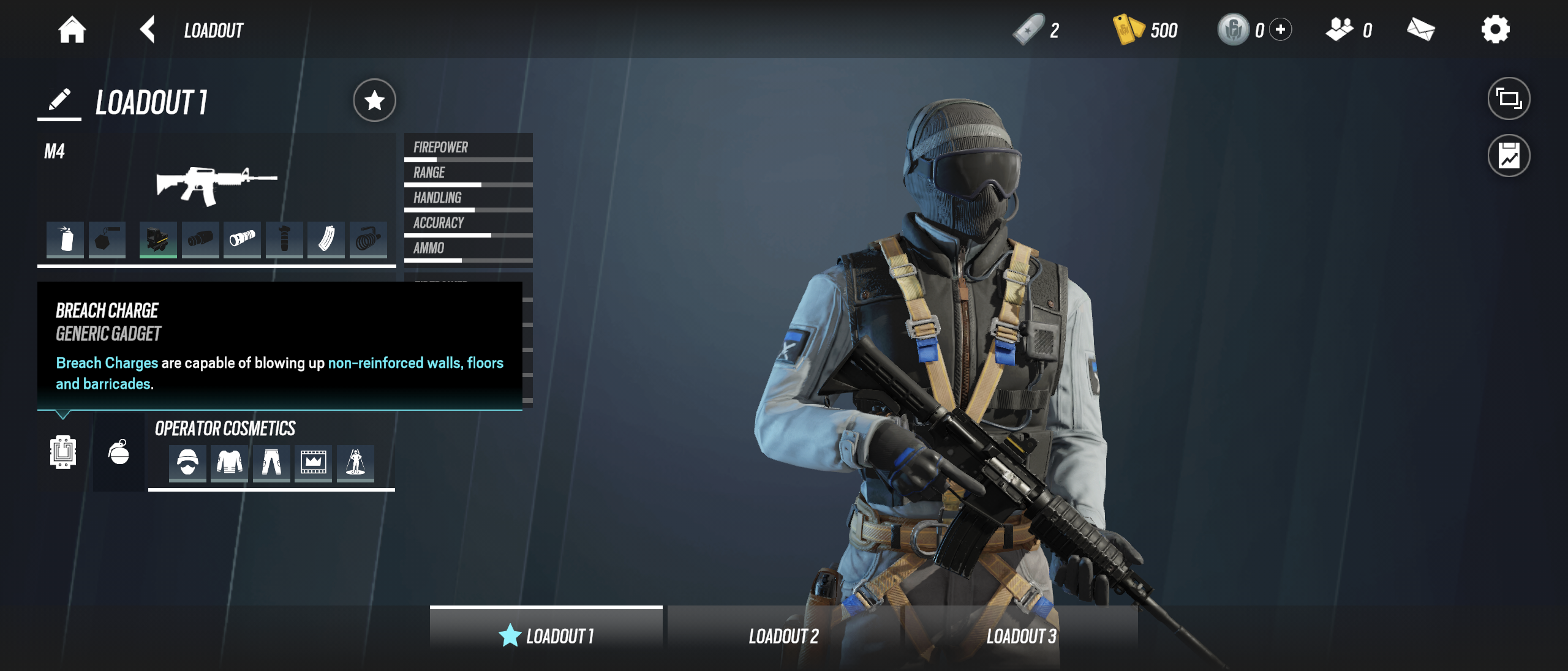This screenshot has width=1568, height=671.
Task: Rename loadout with the pencil icon
Action: (x=59, y=100)
